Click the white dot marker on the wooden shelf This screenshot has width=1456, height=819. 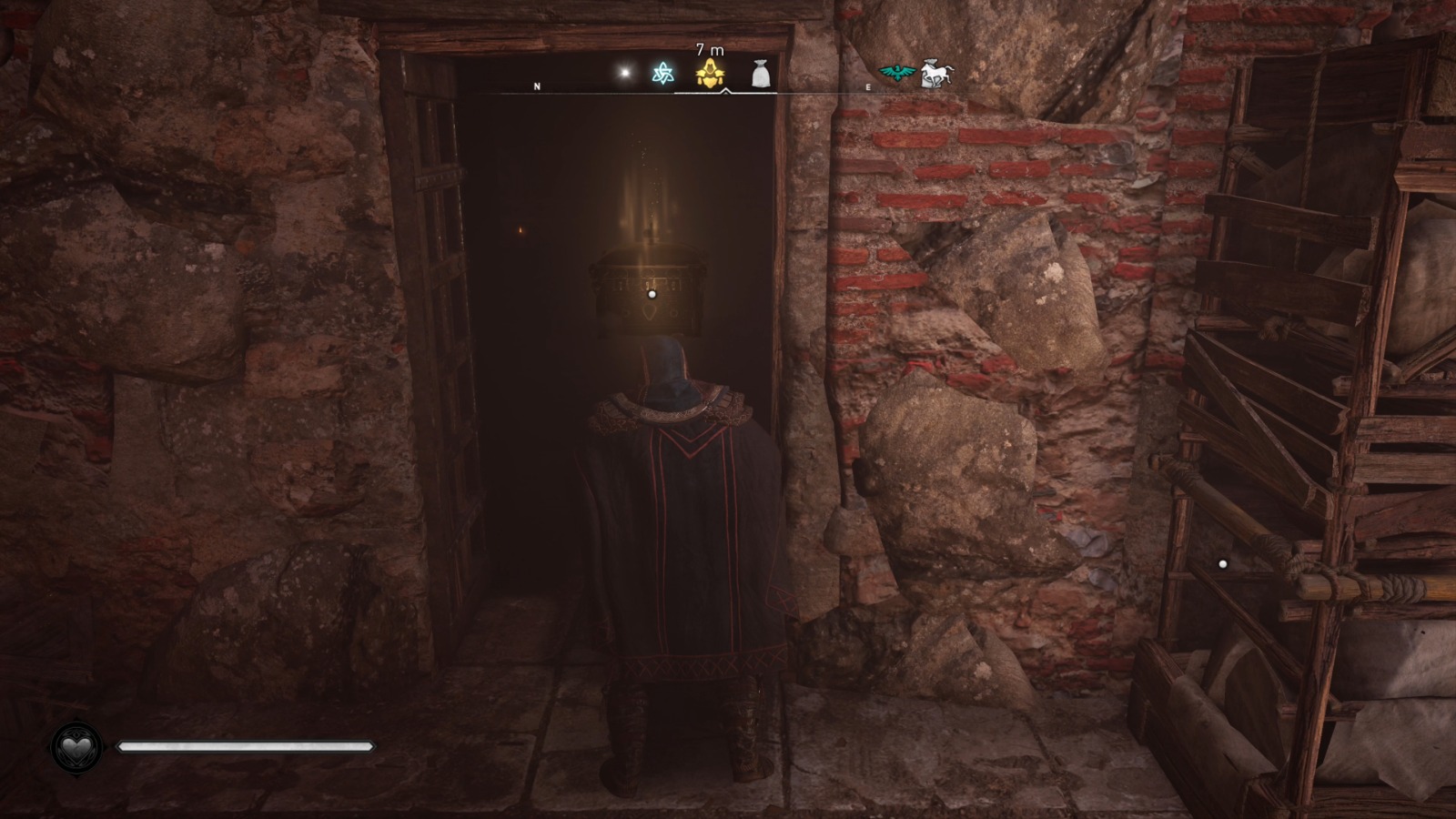(1223, 564)
